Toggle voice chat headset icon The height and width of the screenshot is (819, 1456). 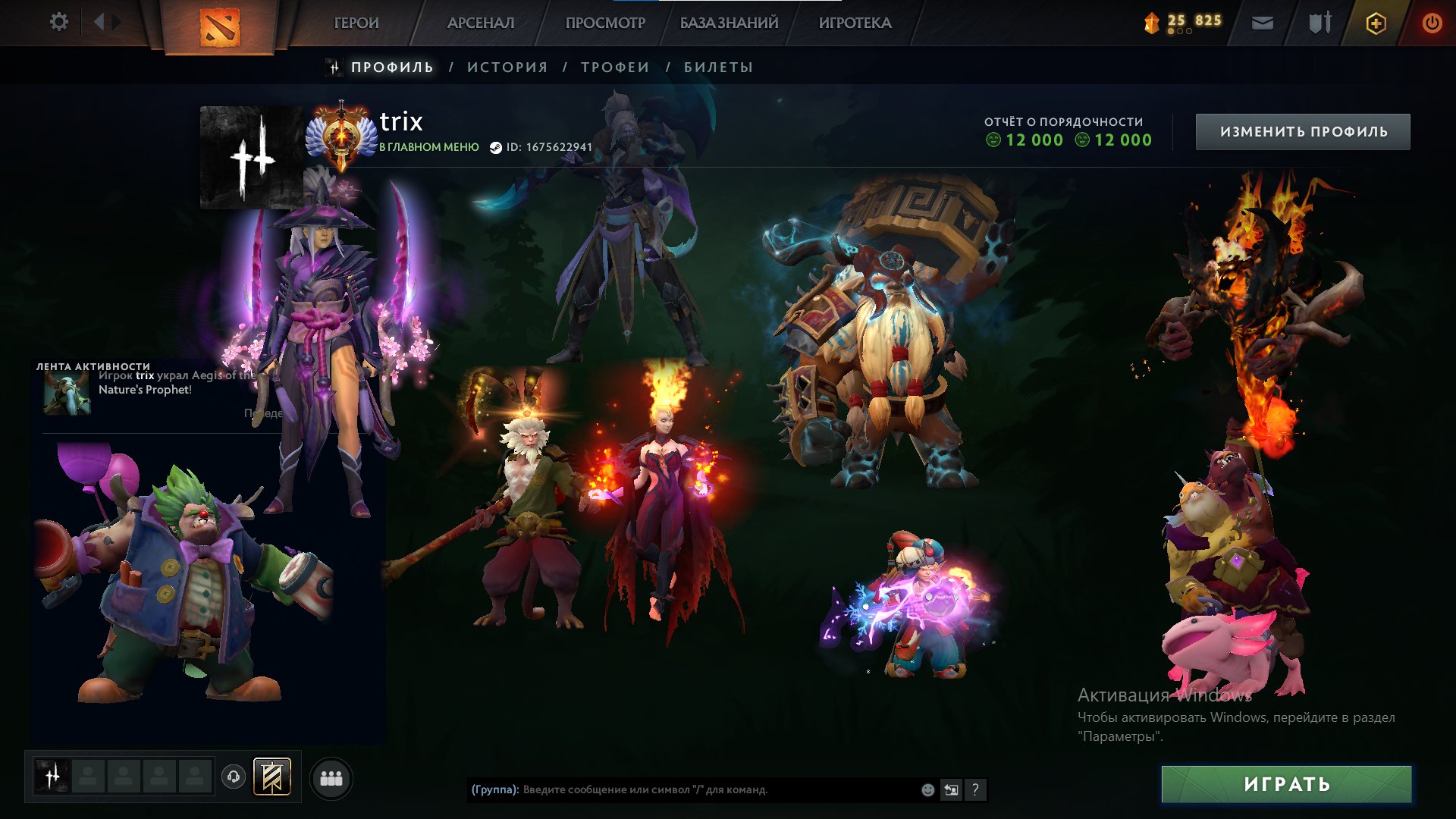coord(234,777)
